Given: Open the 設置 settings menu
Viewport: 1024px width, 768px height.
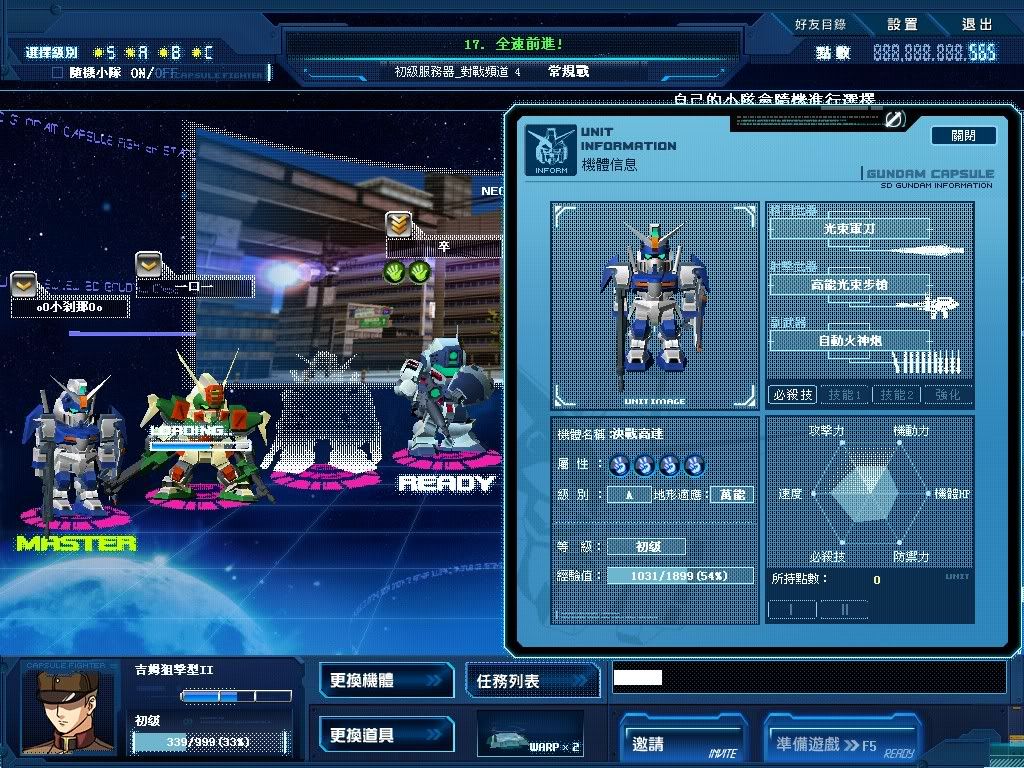Looking at the screenshot, I should point(901,24).
